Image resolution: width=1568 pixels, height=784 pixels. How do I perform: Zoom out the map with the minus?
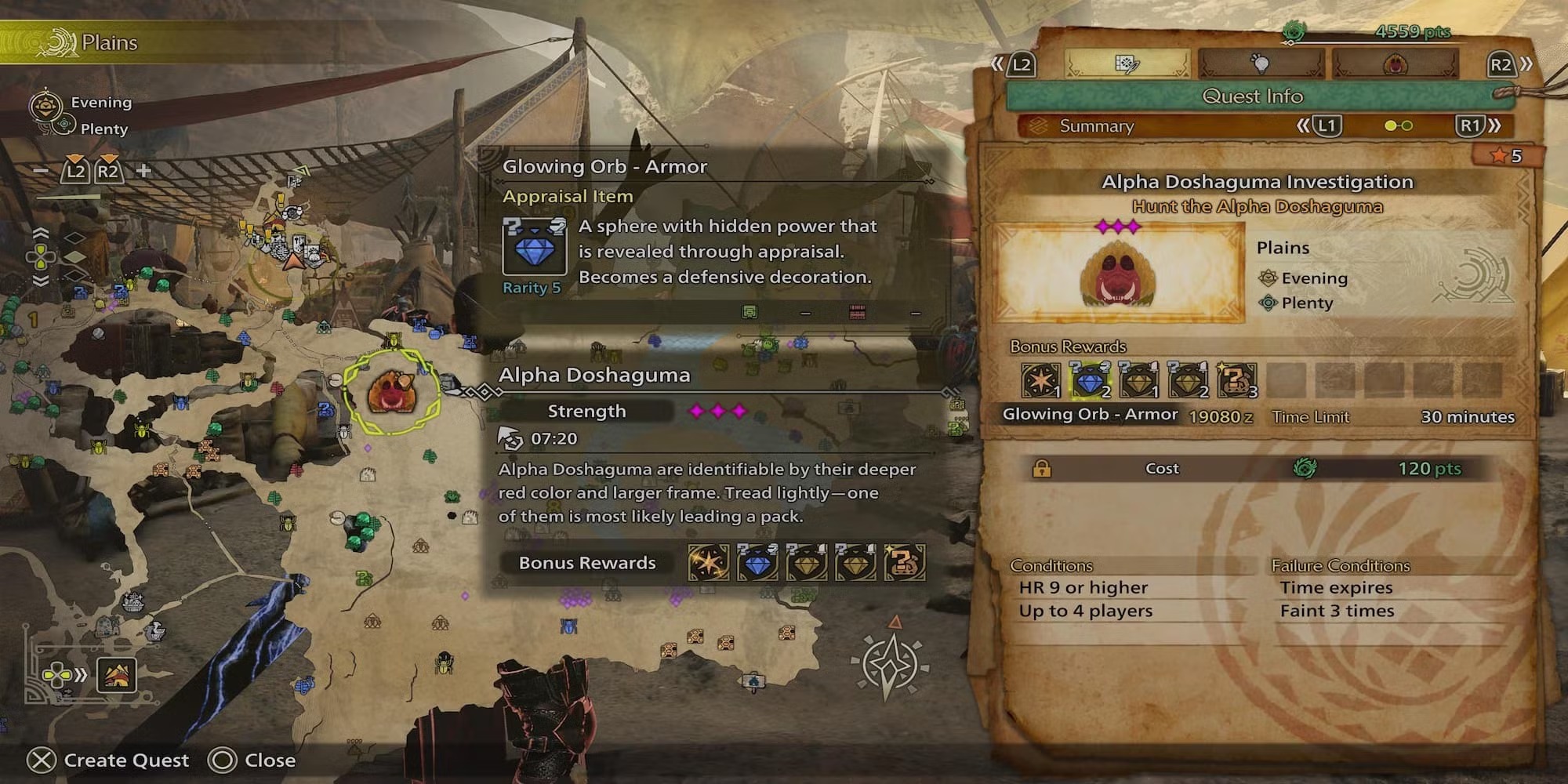tap(42, 170)
